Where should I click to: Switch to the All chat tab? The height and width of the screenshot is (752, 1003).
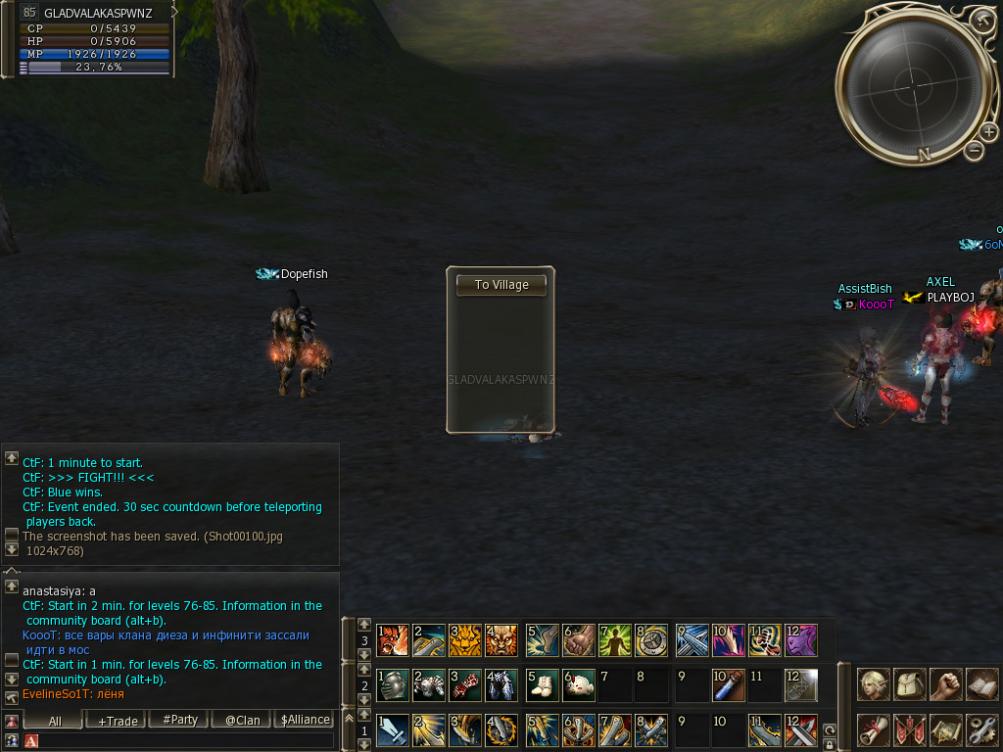pyautogui.click(x=54, y=720)
